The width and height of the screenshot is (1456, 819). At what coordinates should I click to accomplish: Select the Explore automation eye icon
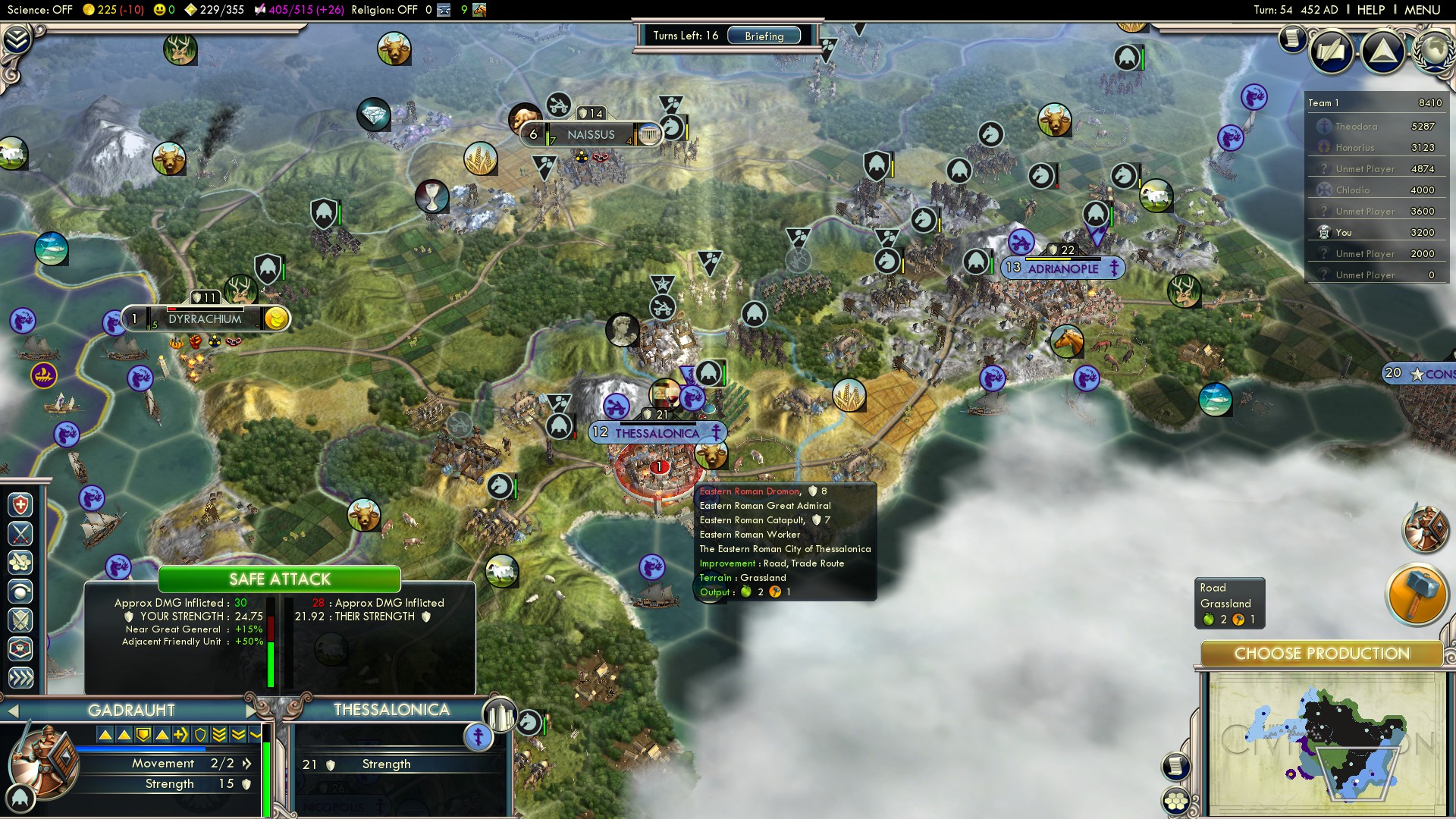(x=19, y=591)
